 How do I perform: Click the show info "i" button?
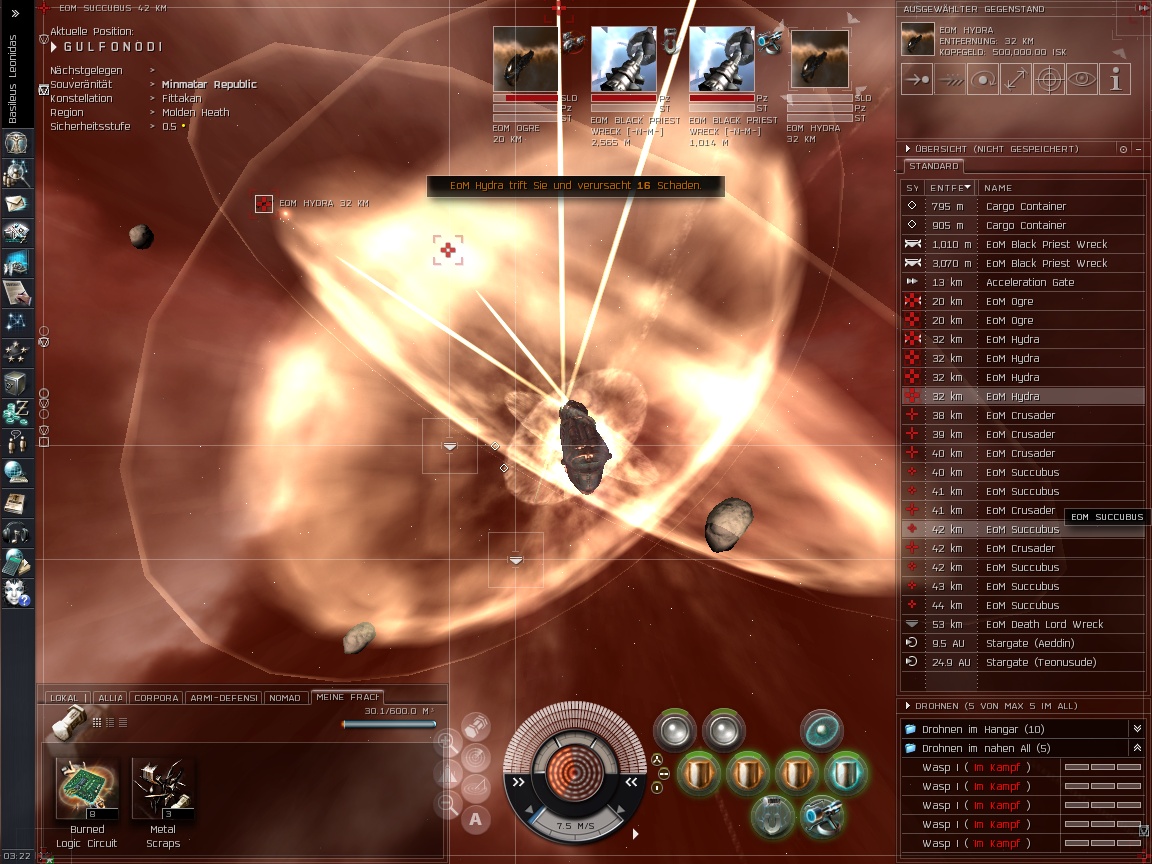click(x=1115, y=79)
